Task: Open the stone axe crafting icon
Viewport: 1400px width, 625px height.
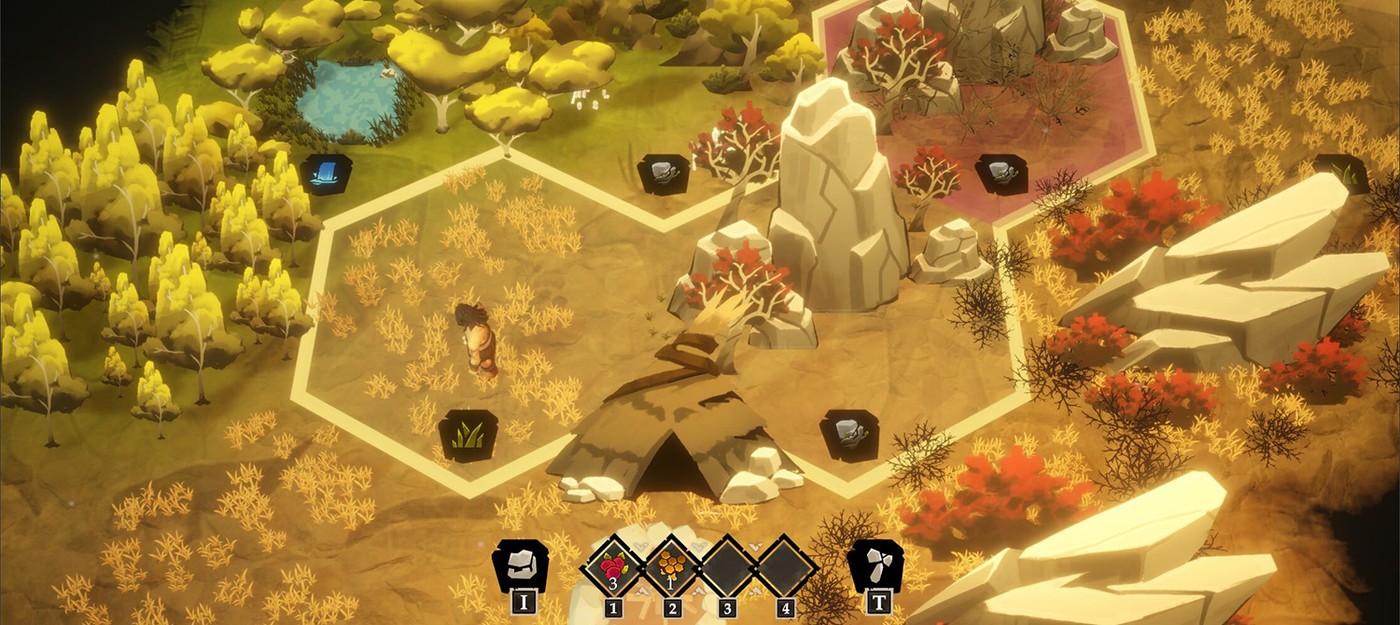Action: tap(875, 566)
